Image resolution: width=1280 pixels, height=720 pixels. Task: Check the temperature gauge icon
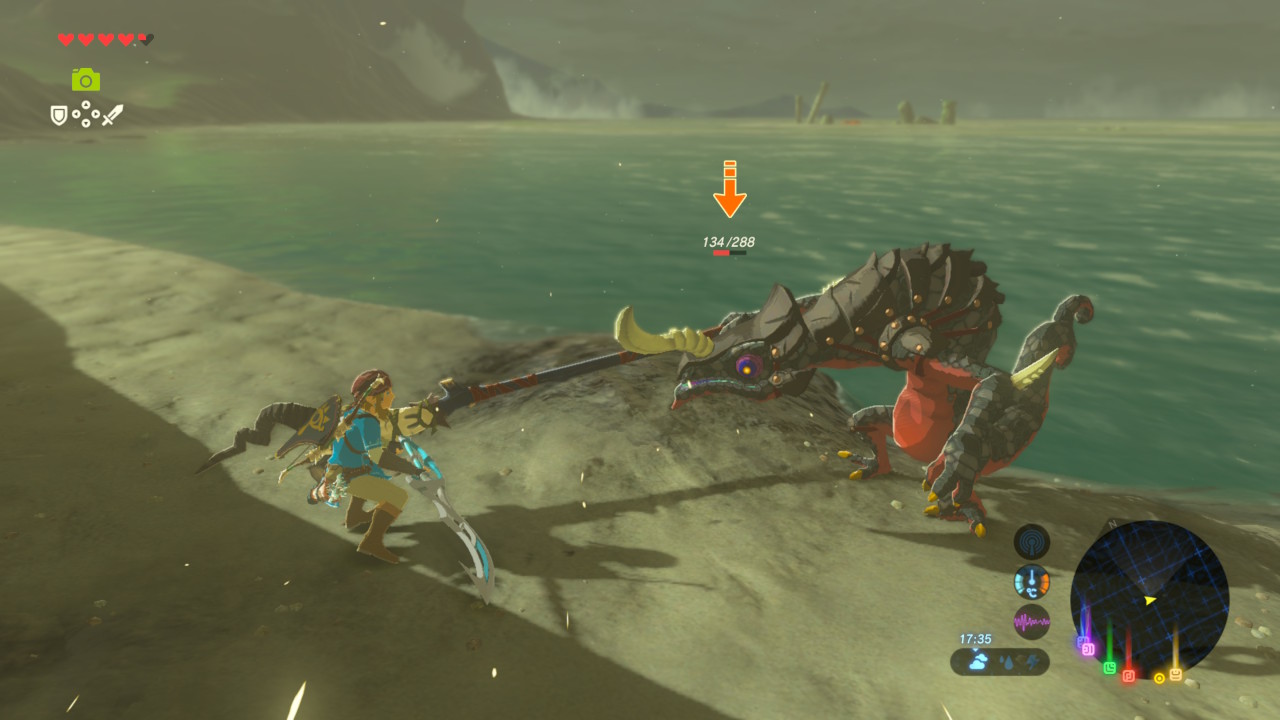pos(1031,581)
